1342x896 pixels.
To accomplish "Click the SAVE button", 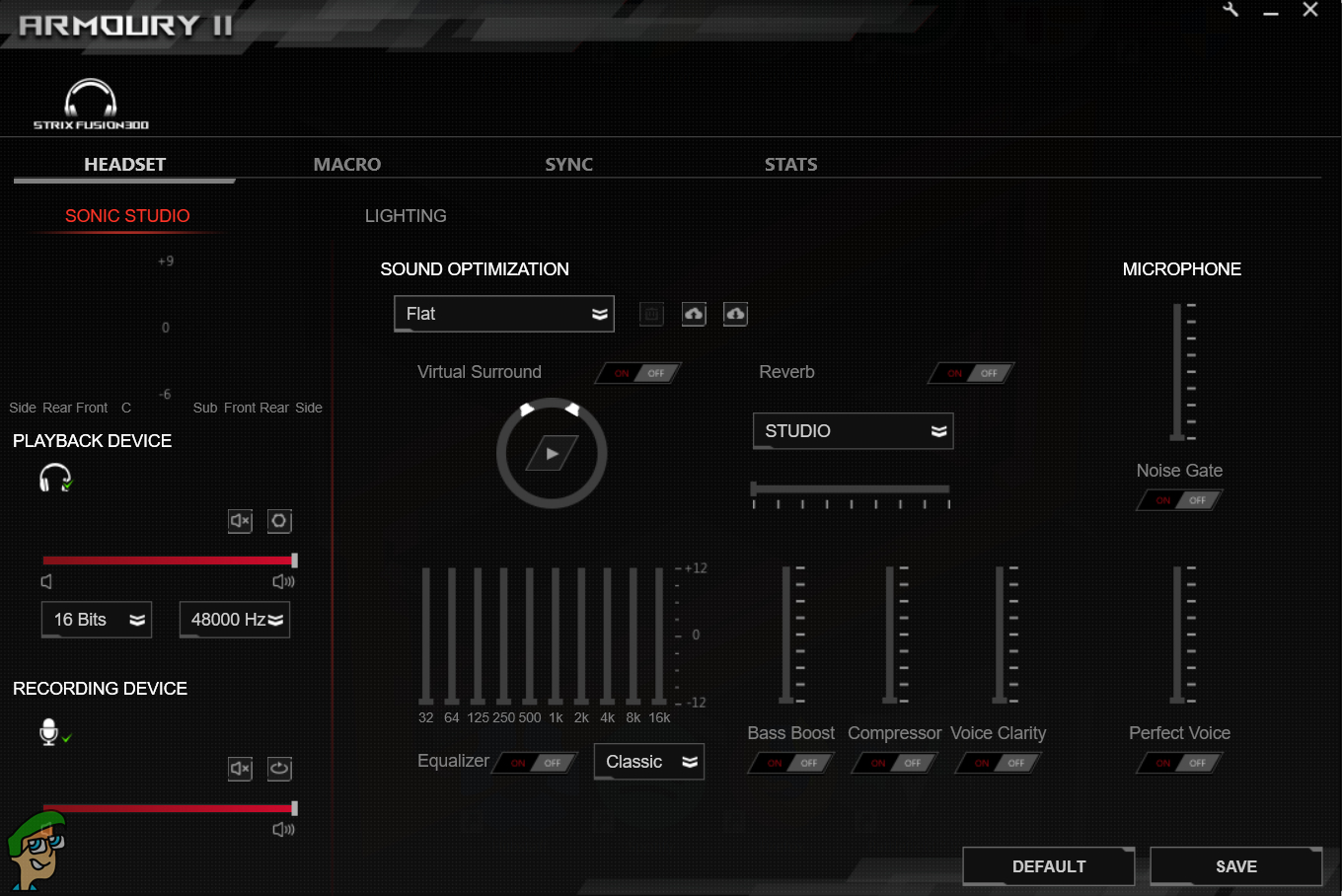I will coord(1235,866).
